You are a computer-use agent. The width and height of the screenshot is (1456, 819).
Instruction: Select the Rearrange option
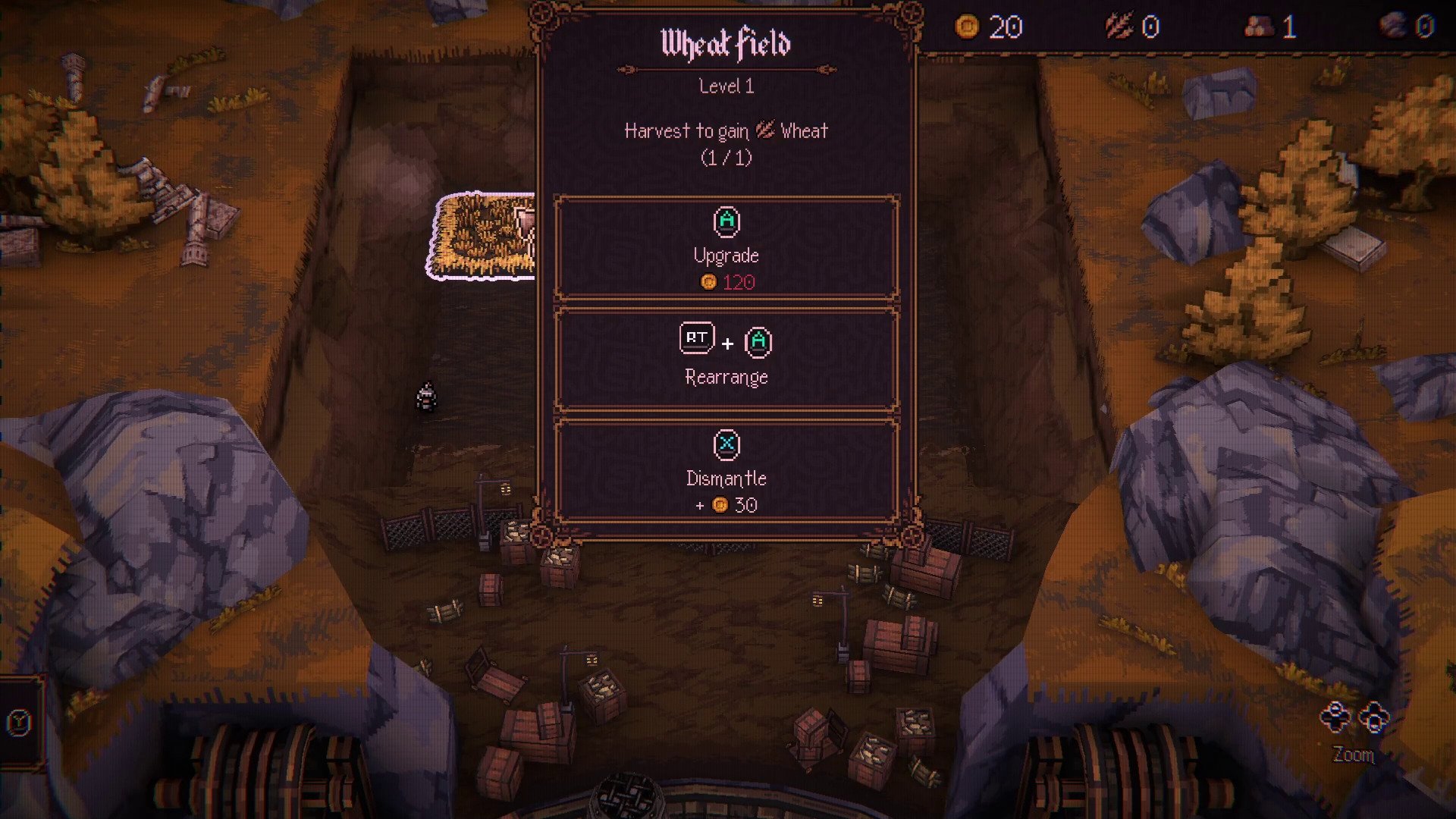[726, 359]
